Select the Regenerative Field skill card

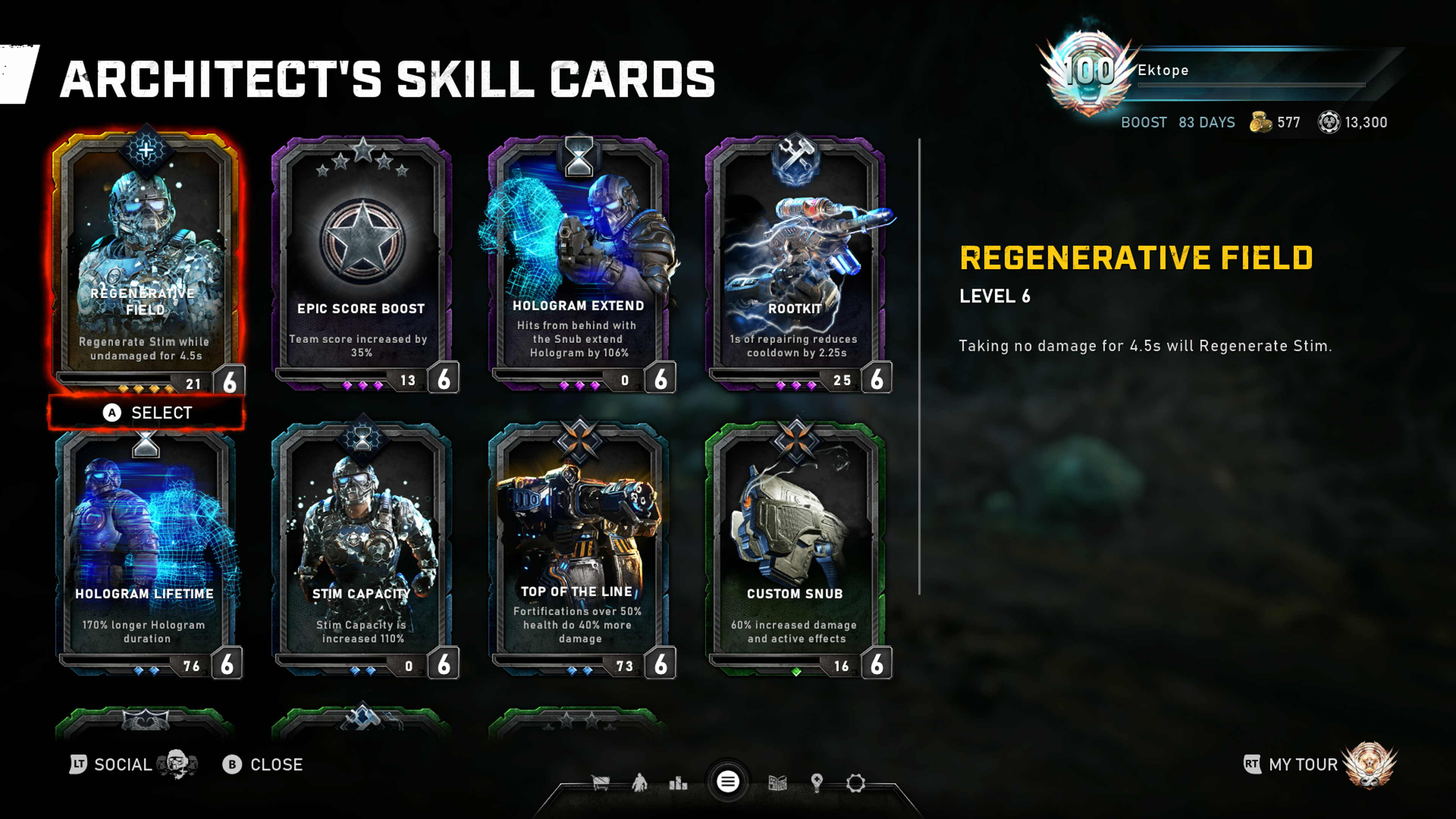(146, 260)
